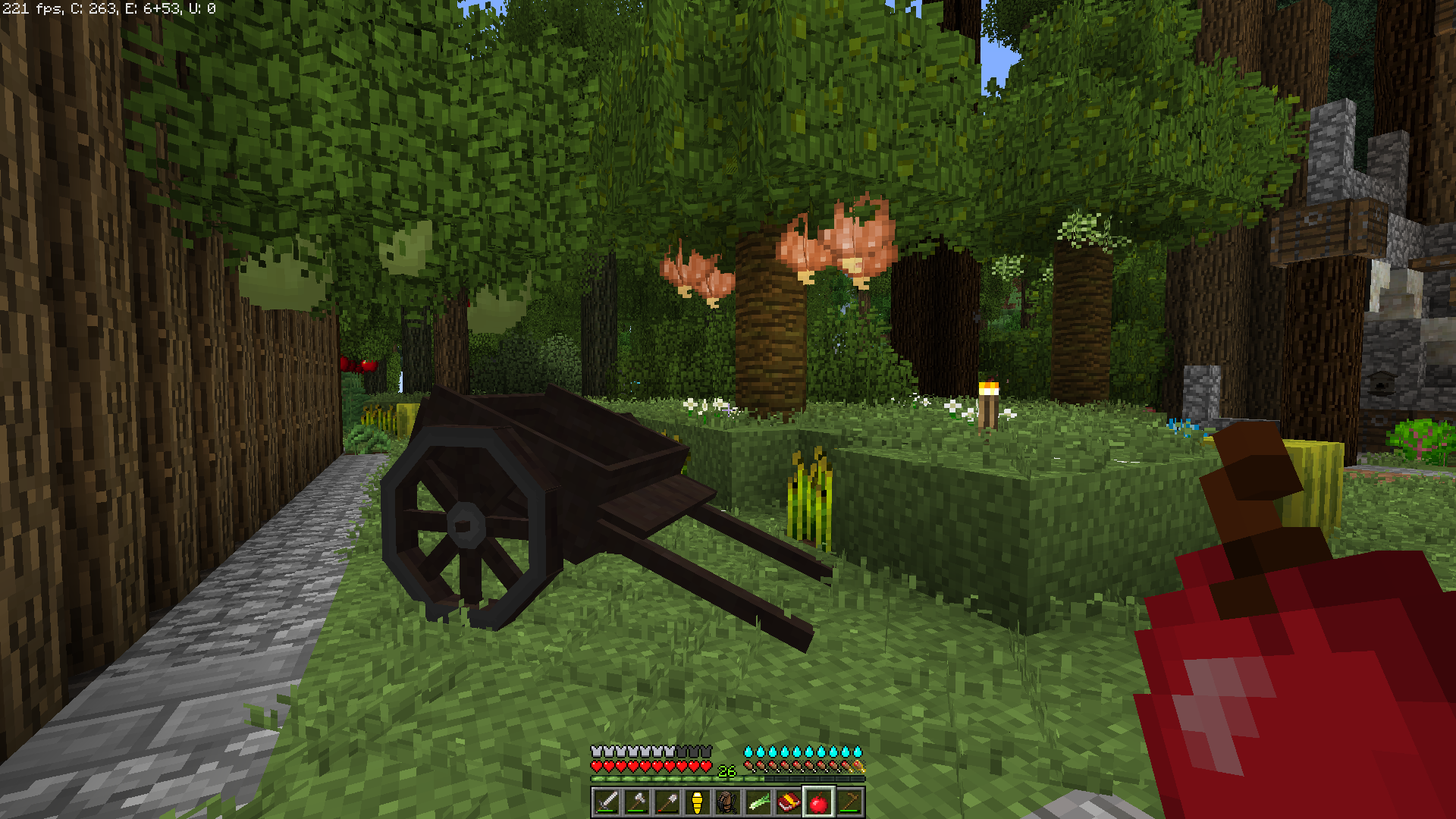
Task: Click a darkened empty armor slot icon
Action: click(693, 751)
